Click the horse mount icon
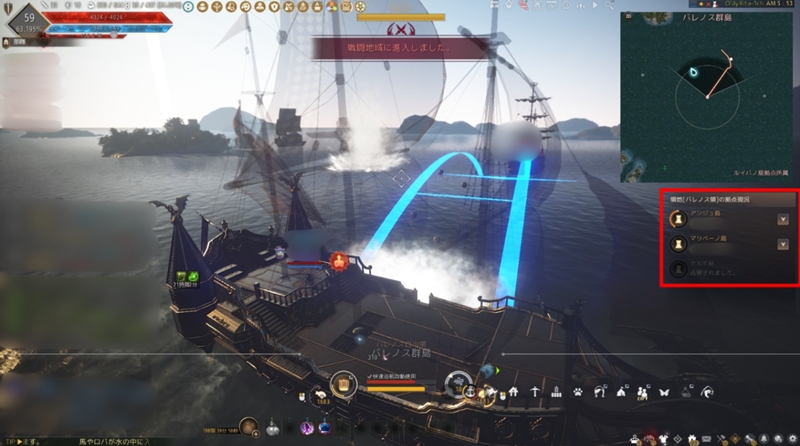 coord(599,392)
